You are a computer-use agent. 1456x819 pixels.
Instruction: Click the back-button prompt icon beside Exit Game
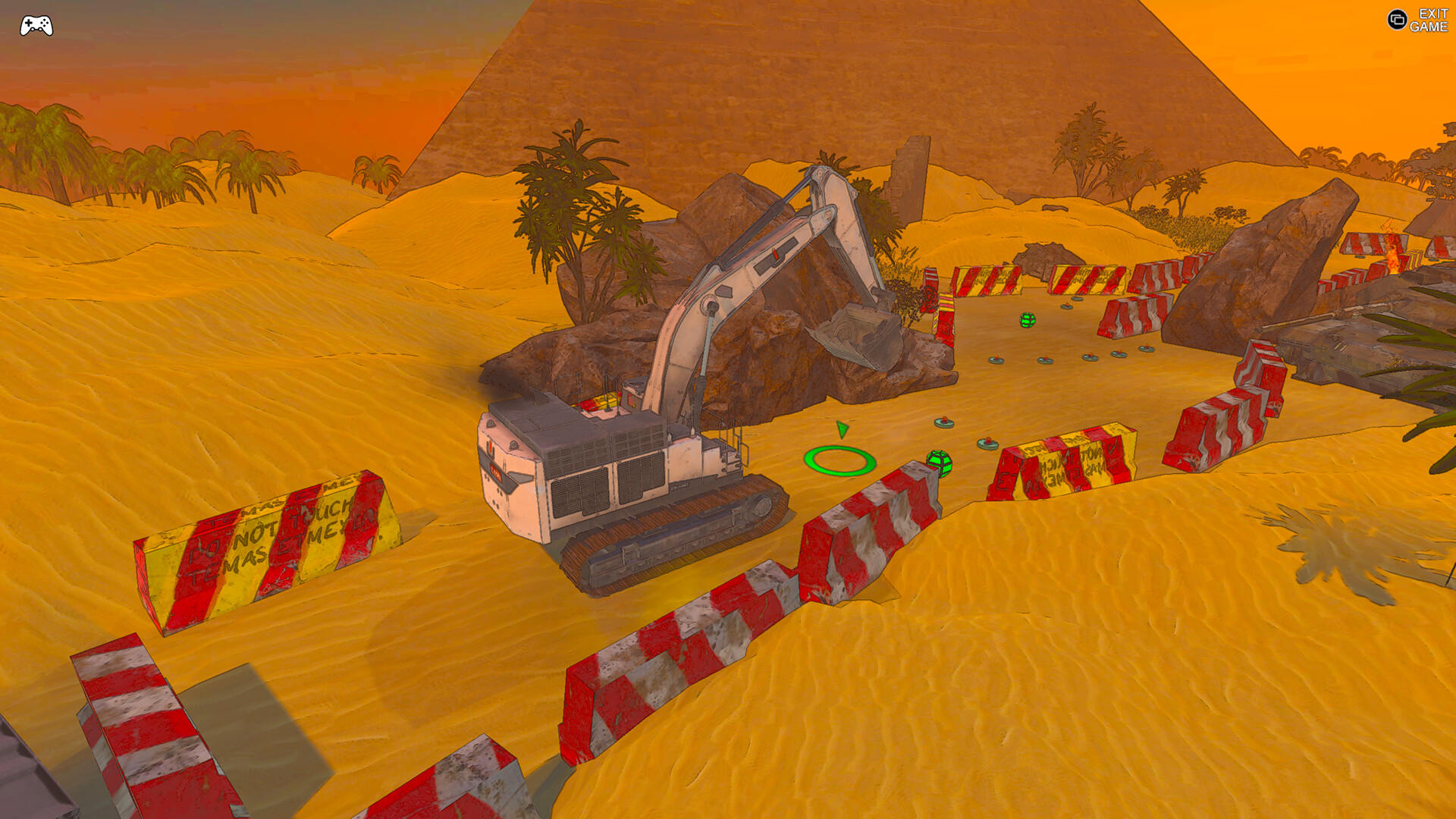pyautogui.click(x=1398, y=20)
